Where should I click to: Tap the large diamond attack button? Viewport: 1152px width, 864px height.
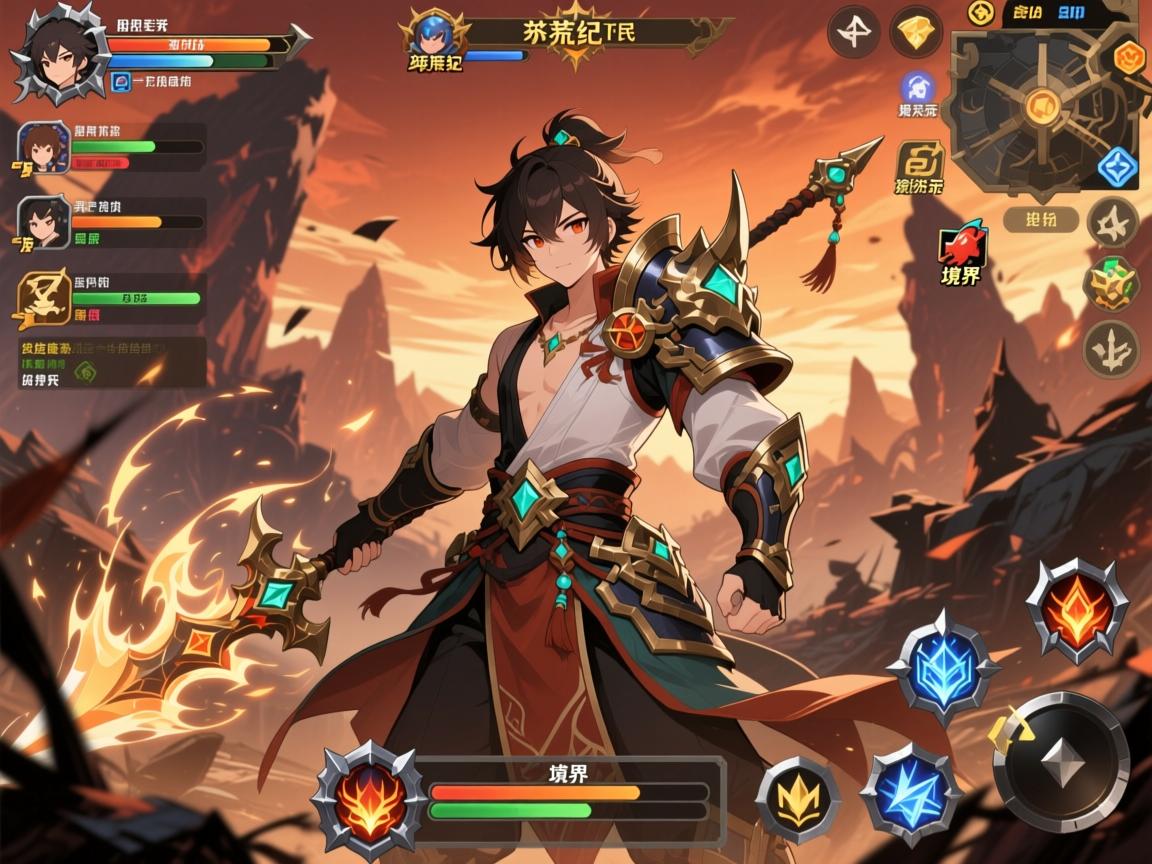click(x=1062, y=762)
